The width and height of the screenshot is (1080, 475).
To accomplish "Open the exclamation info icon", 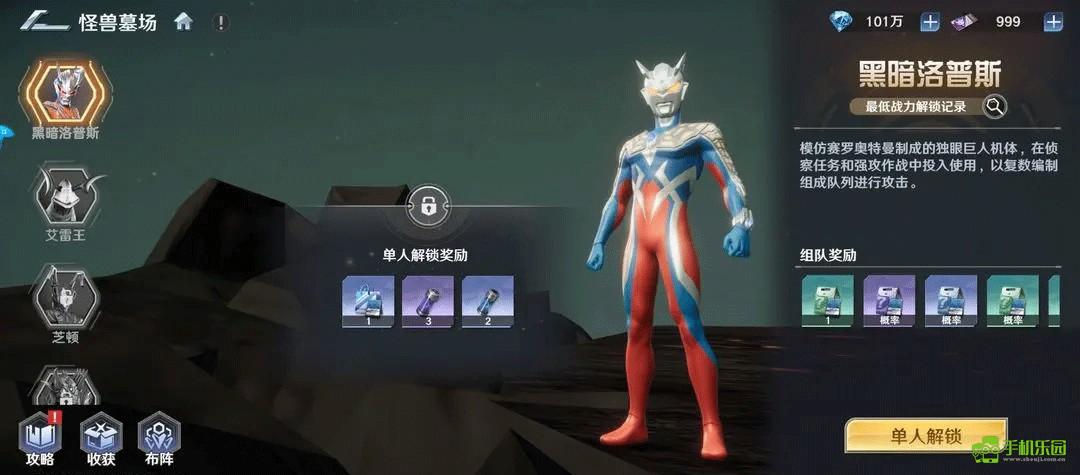I will point(220,21).
